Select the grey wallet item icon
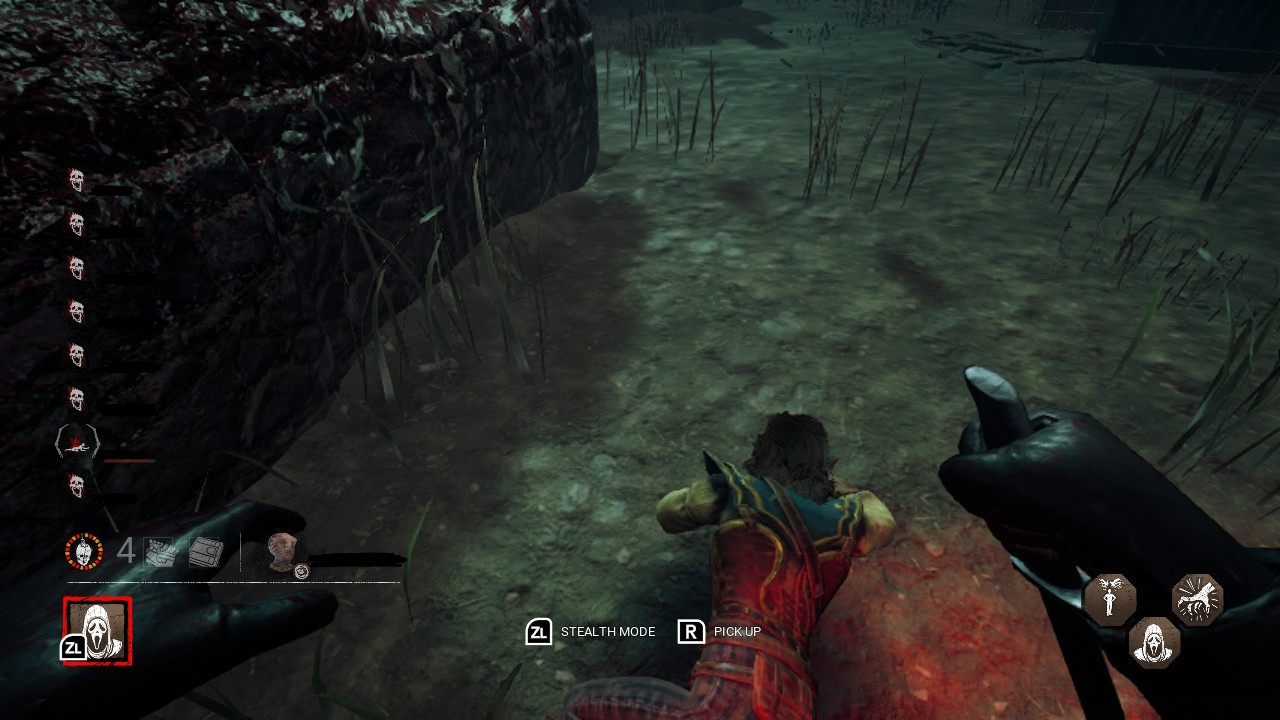This screenshot has height=720, width=1280. tap(206, 552)
